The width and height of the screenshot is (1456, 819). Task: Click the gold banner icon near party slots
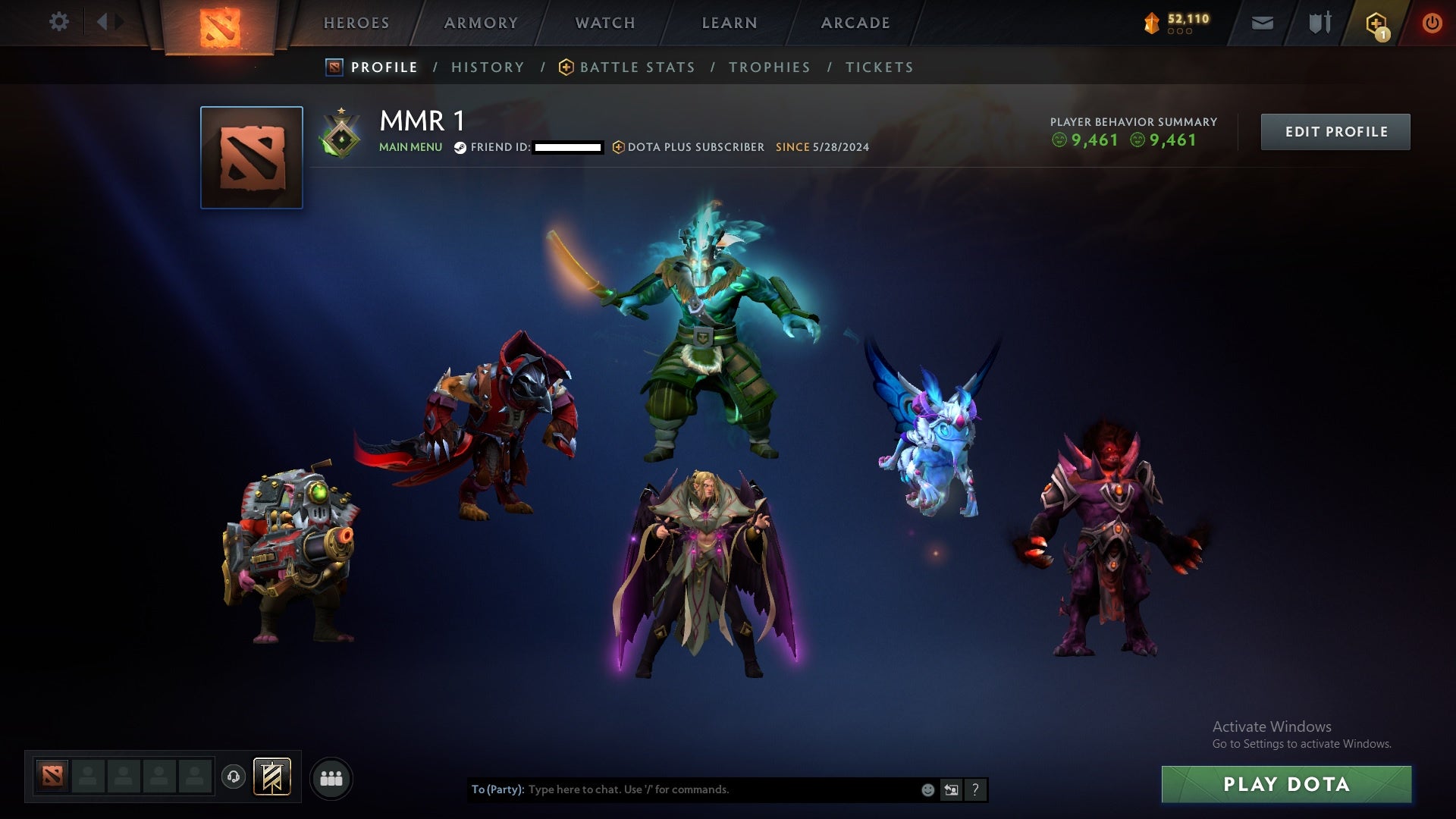(270, 777)
